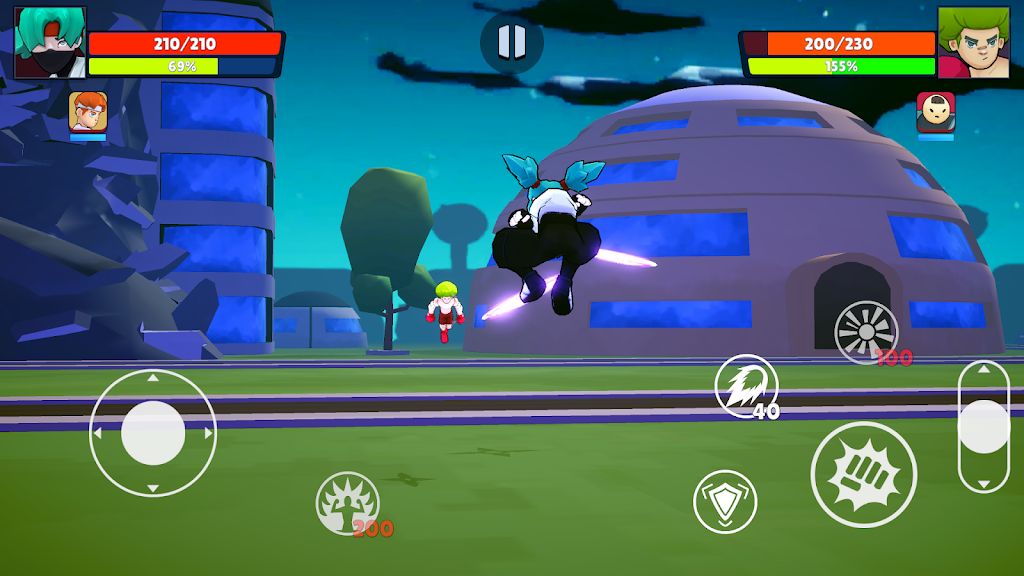The height and width of the screenshot is (576, 1024).
Task: Tap the fist punch attack button
Action: (863, 473)
